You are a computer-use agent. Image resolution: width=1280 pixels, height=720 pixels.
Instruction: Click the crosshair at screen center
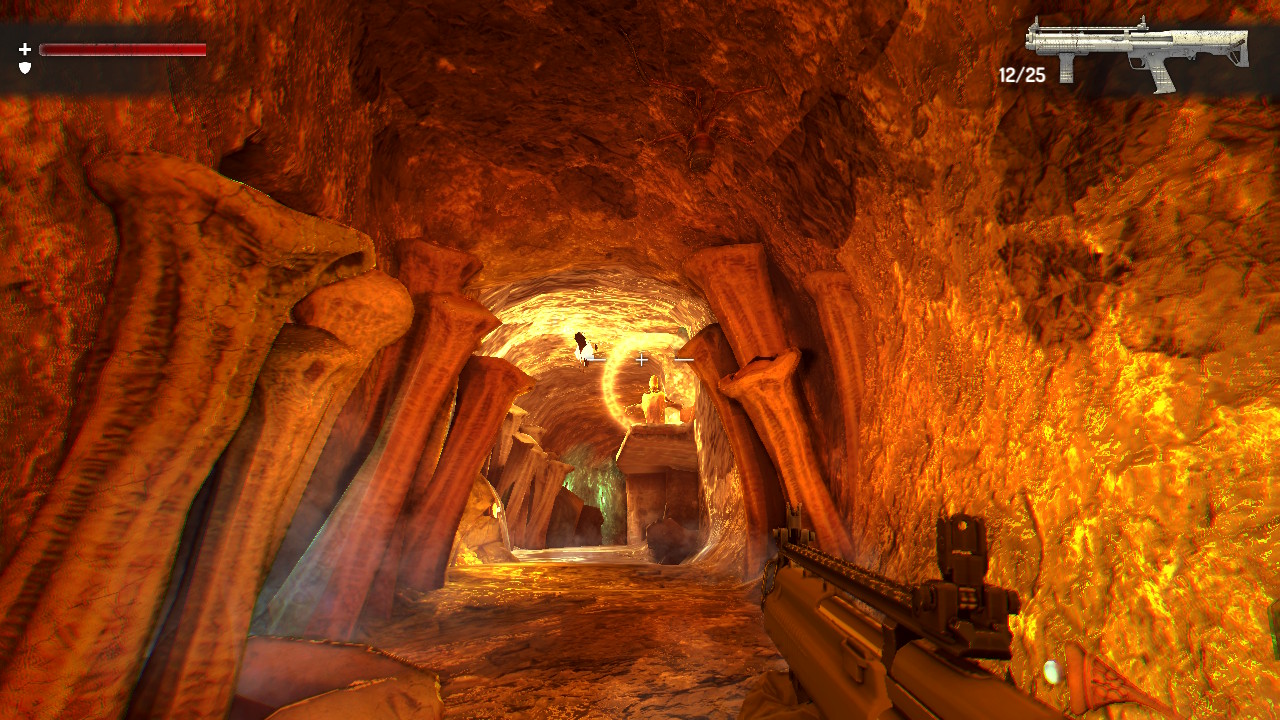point(640,358)
